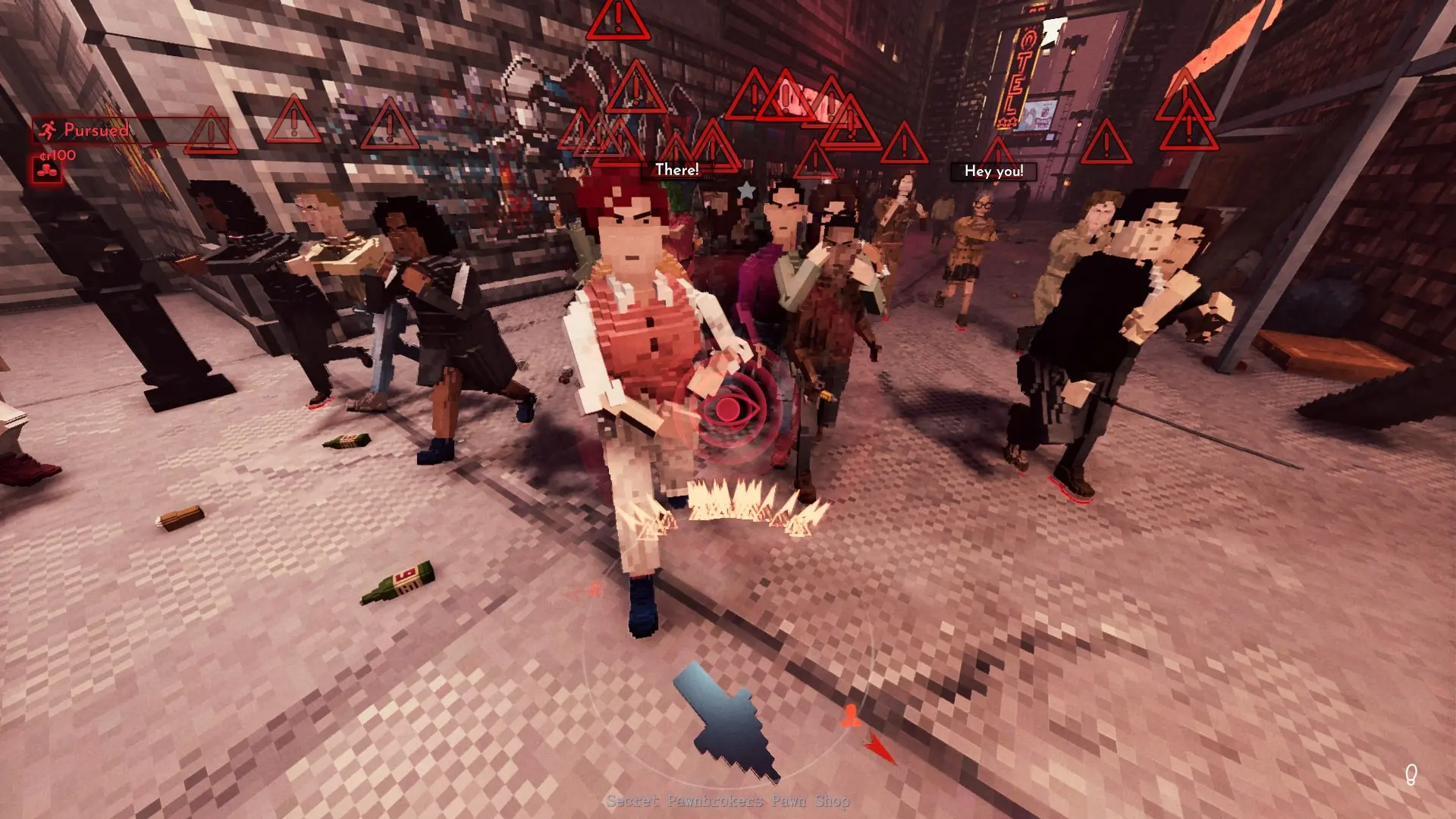Select the coin stack money icon
Viewport: 1456px width, 819px height.
click(47, 171)
